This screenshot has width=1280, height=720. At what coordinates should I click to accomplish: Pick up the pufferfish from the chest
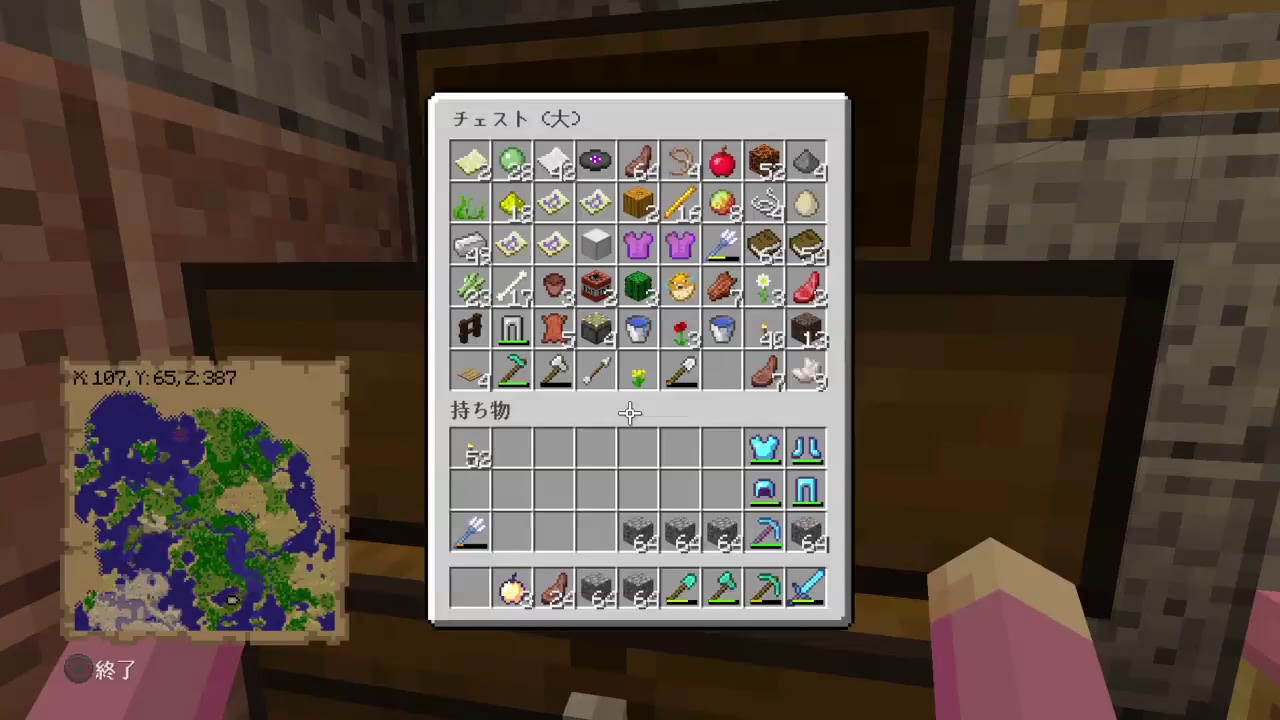681,289
